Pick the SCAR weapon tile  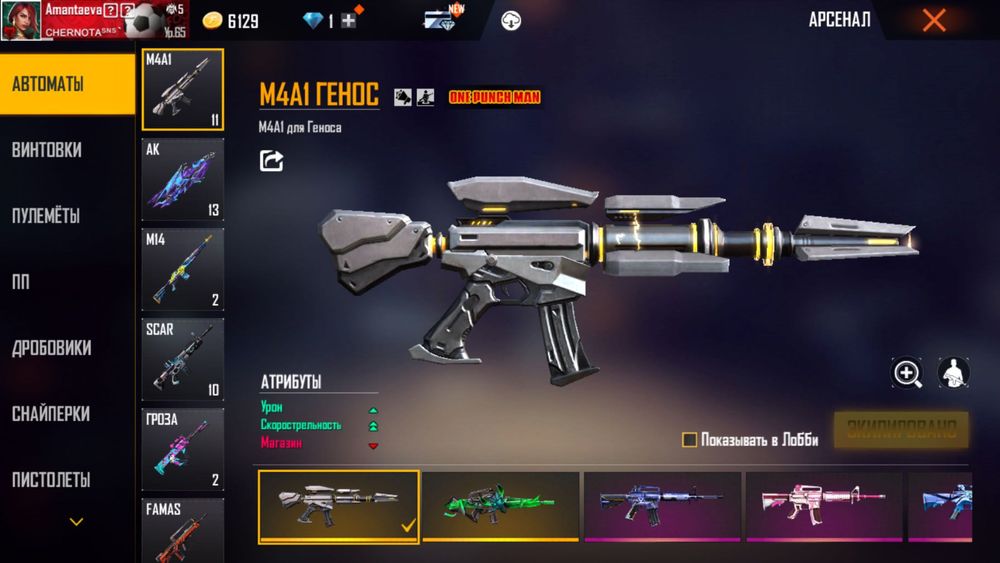[182, 360]
